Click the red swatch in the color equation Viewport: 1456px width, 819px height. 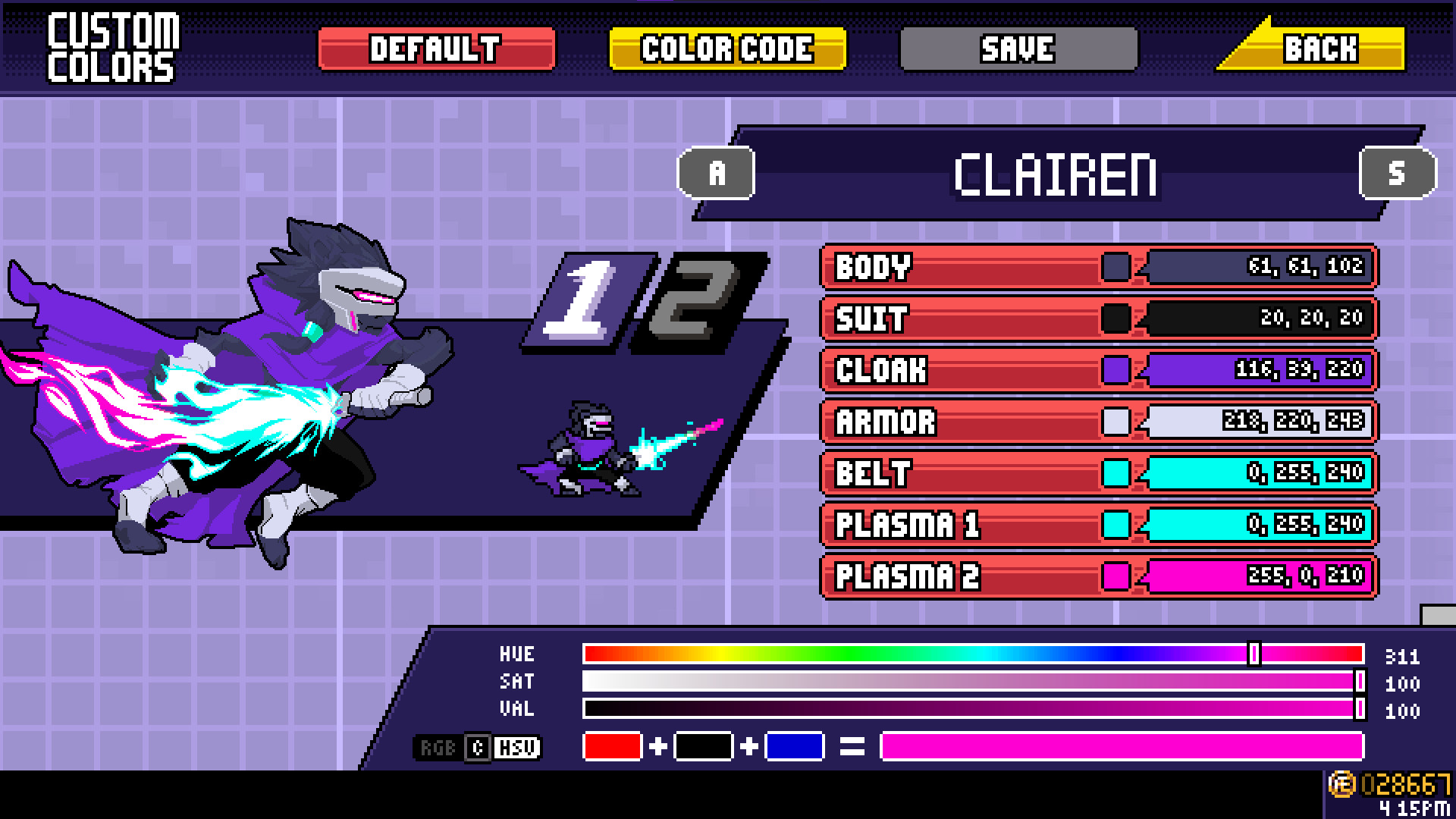(614, 747)
